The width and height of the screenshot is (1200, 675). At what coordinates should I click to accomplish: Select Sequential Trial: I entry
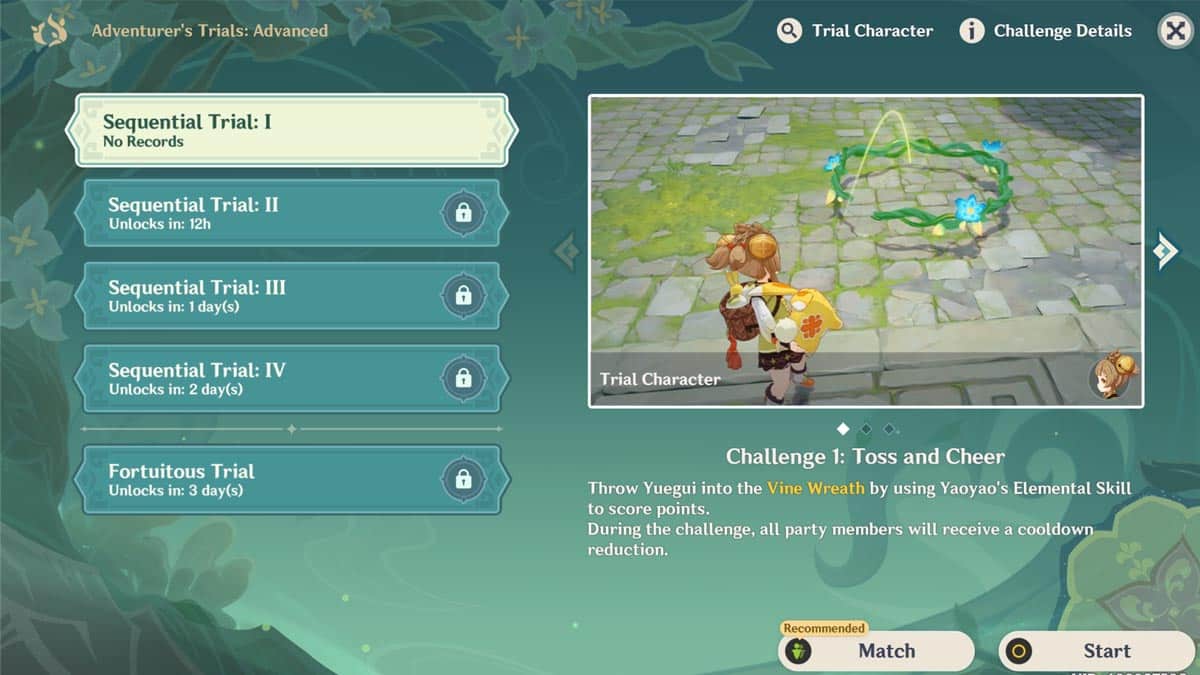(x=290, y=131)
